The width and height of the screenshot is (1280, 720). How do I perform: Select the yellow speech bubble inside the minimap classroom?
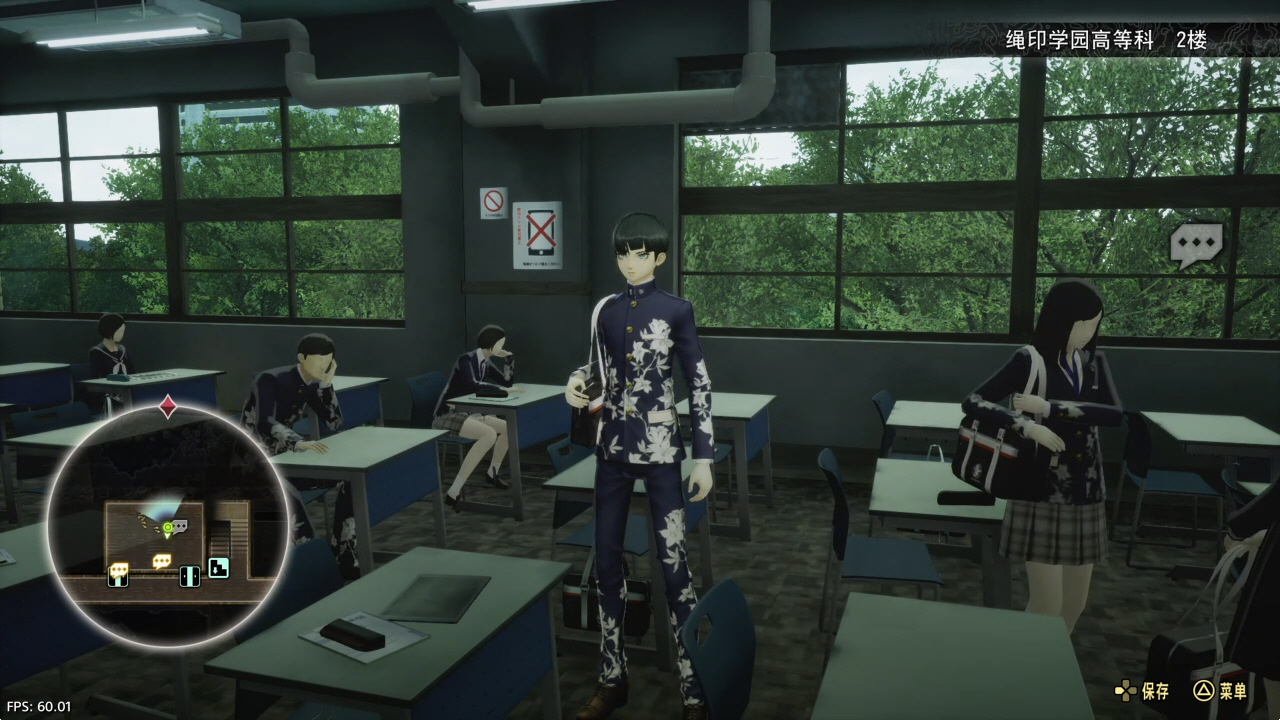(x=161, y=561)
